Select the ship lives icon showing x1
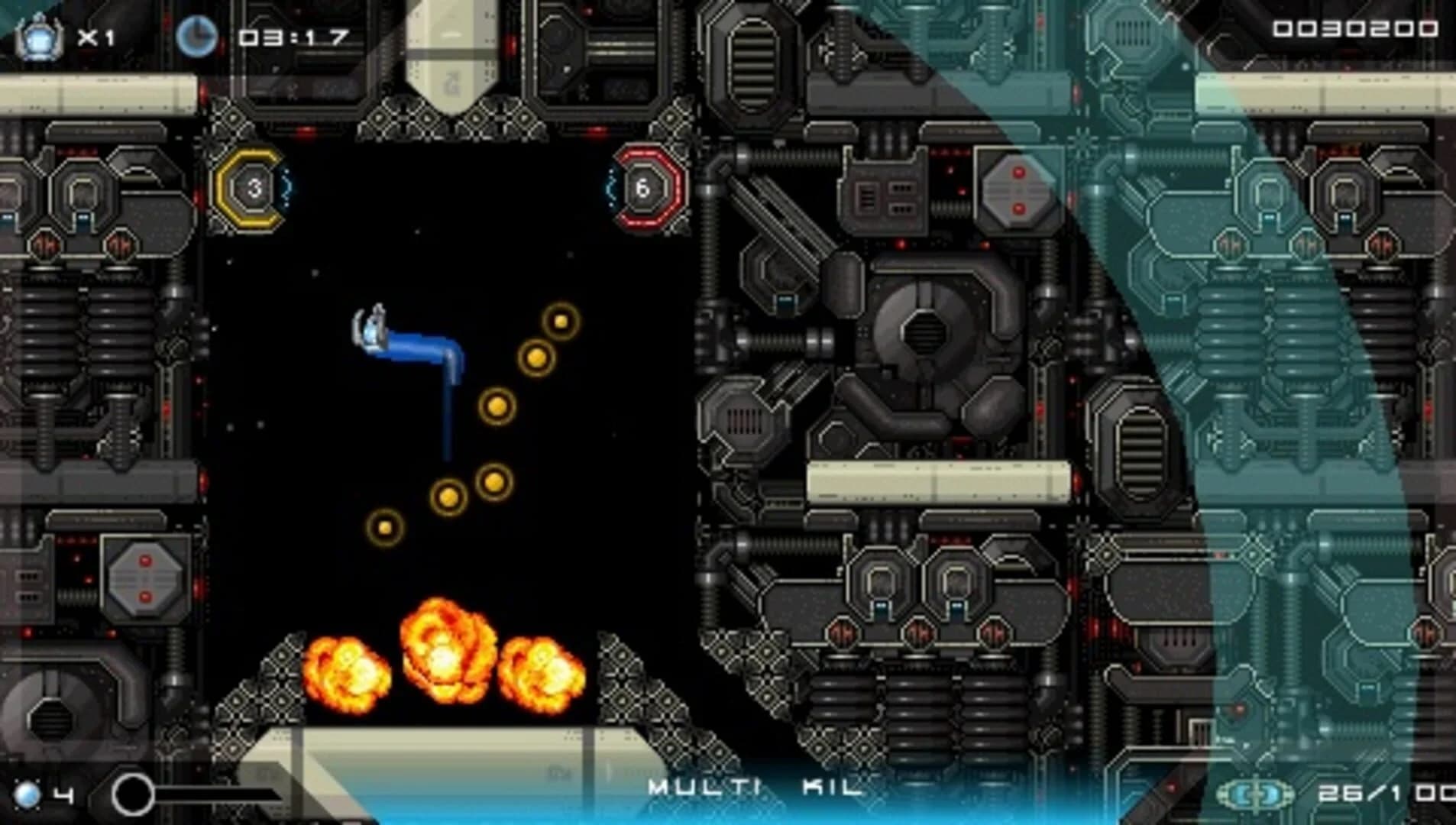 42,32
